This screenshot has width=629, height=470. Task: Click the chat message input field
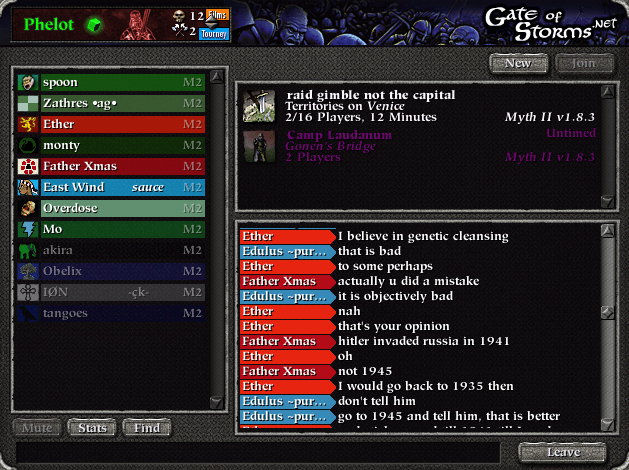click(x=260, y=452)
